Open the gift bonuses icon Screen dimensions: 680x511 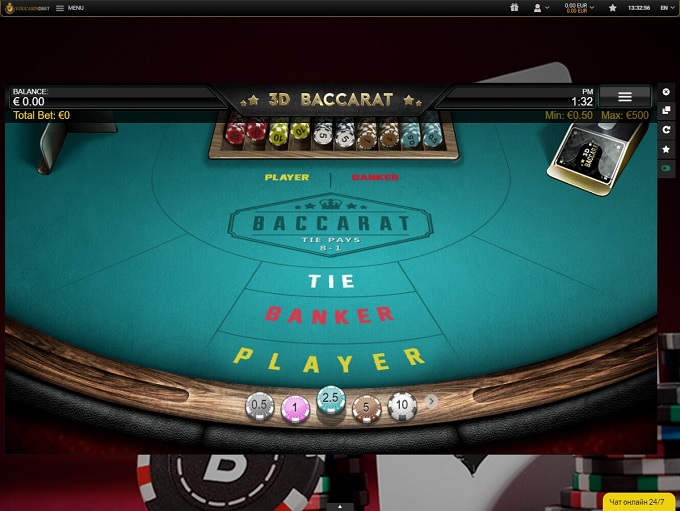pyautogui.click(x=514, y=7)
